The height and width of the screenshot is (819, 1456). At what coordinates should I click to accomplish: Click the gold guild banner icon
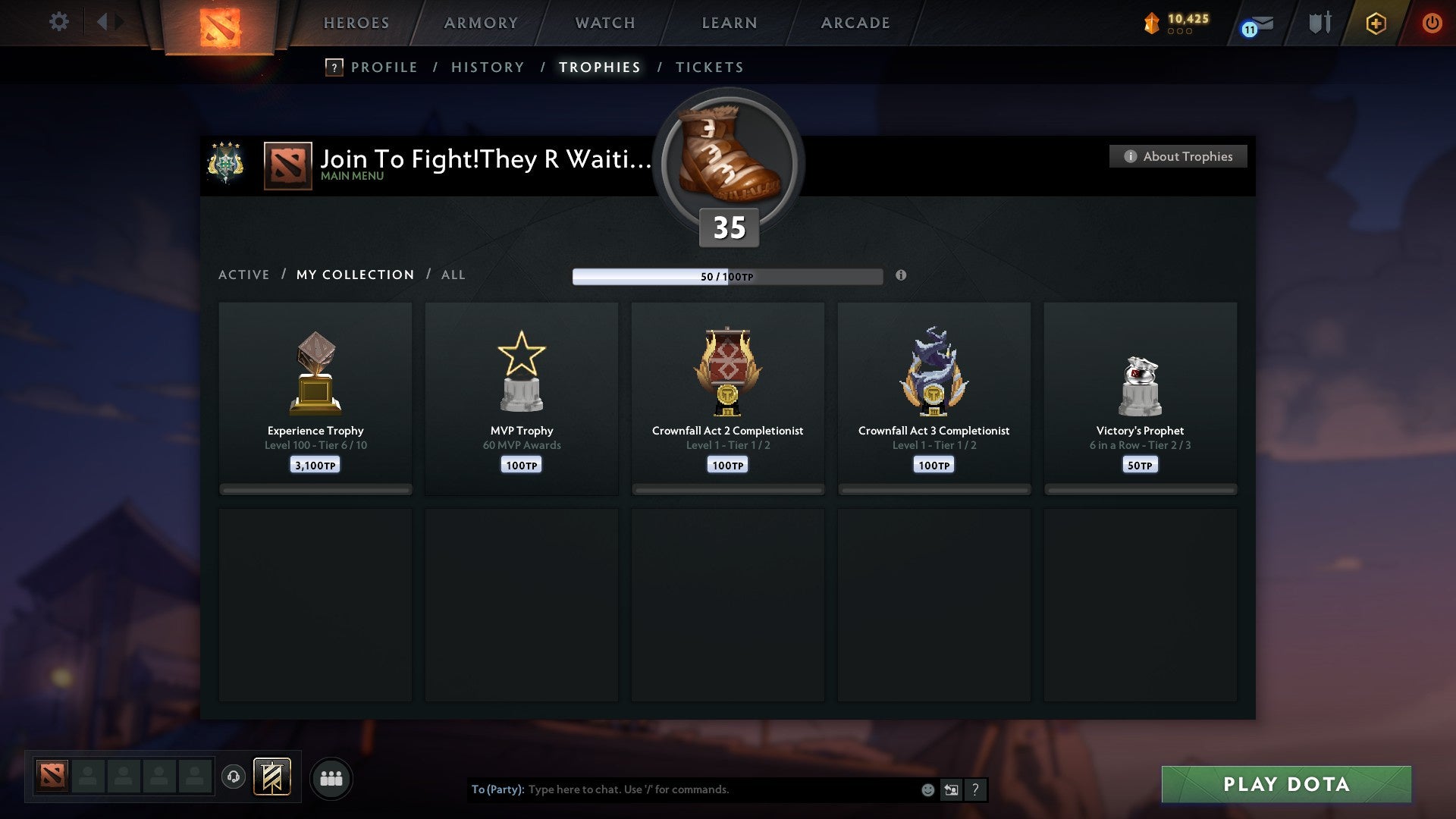pos(271,777)
